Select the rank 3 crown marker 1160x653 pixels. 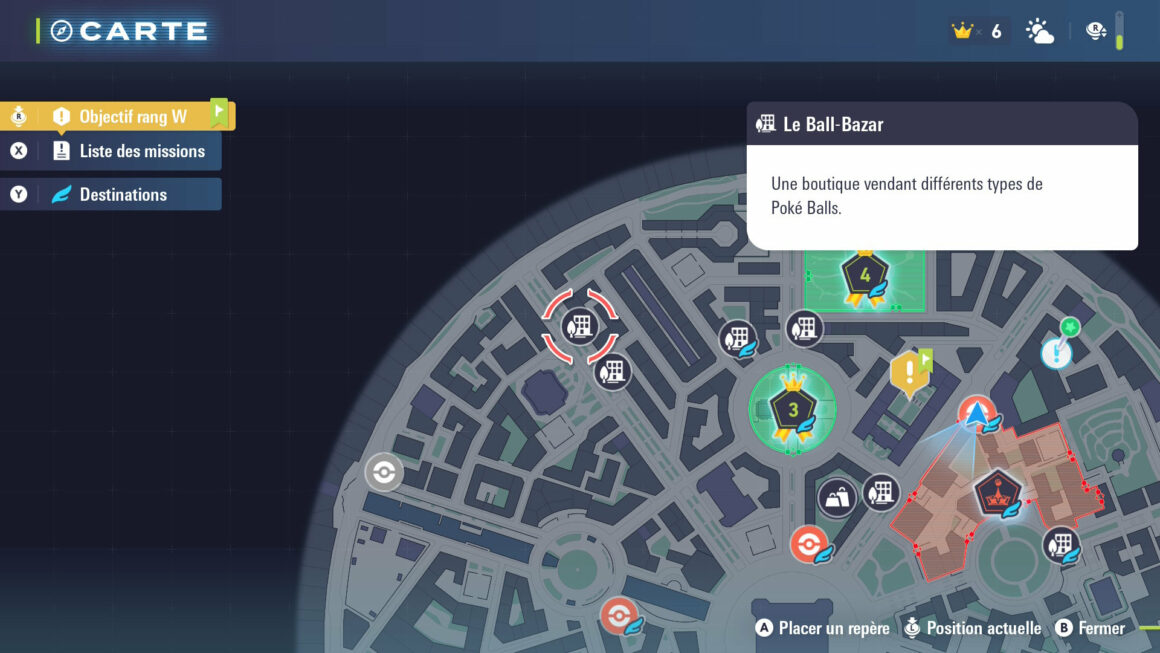[793, 408]
